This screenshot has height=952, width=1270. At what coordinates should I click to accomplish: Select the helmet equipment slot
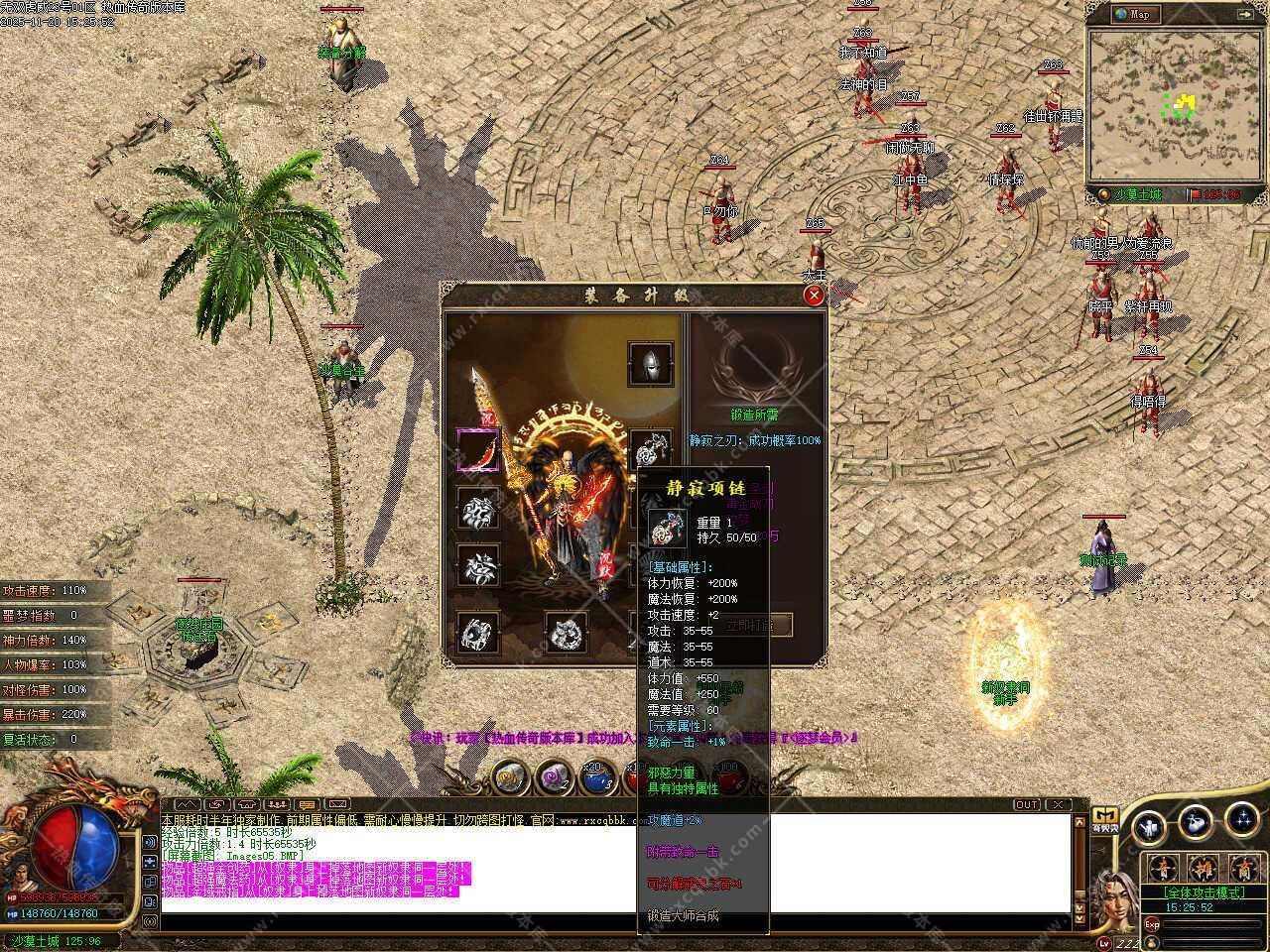pos(651,364)
